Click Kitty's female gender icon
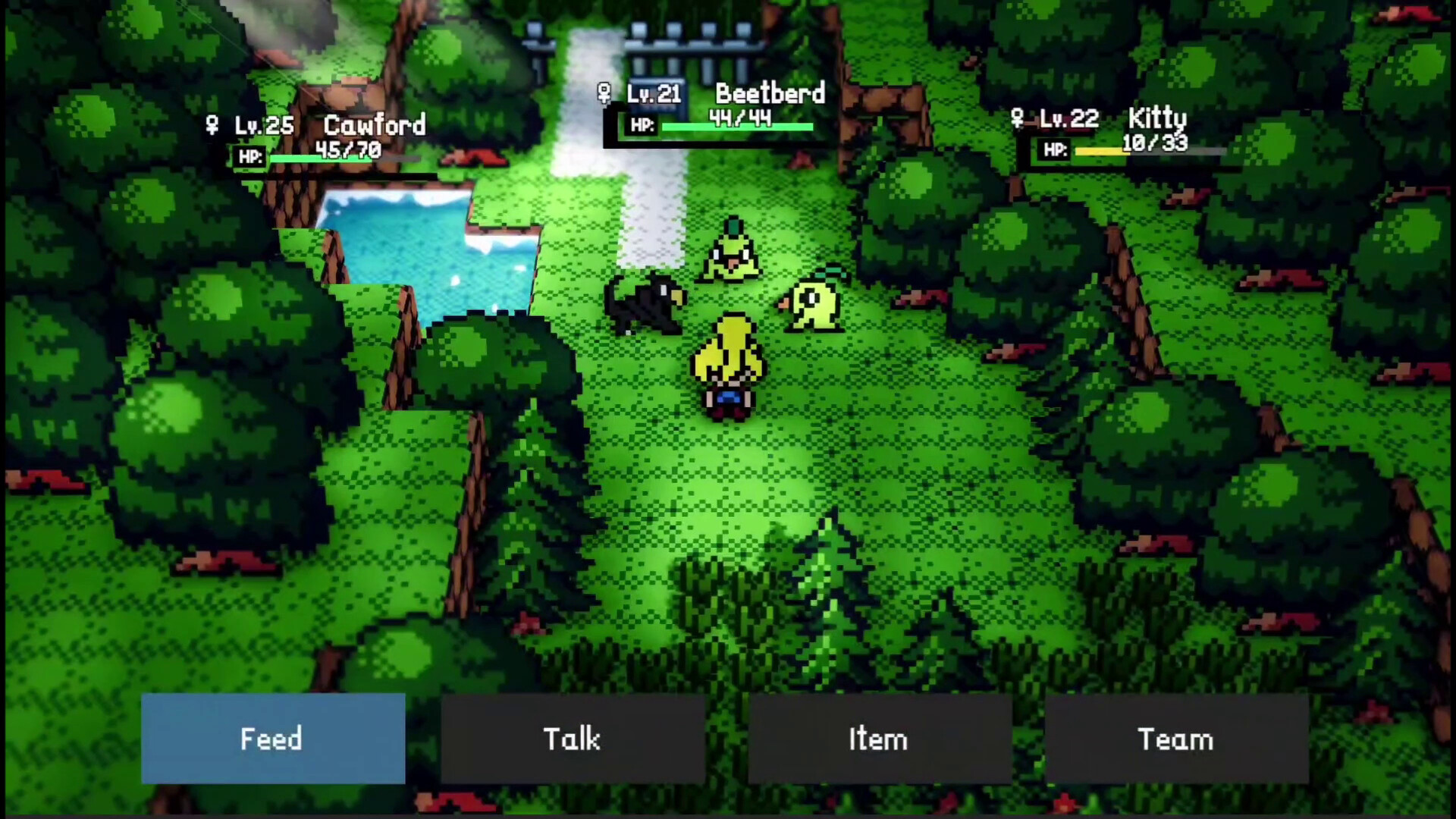 click(1016, 119)
